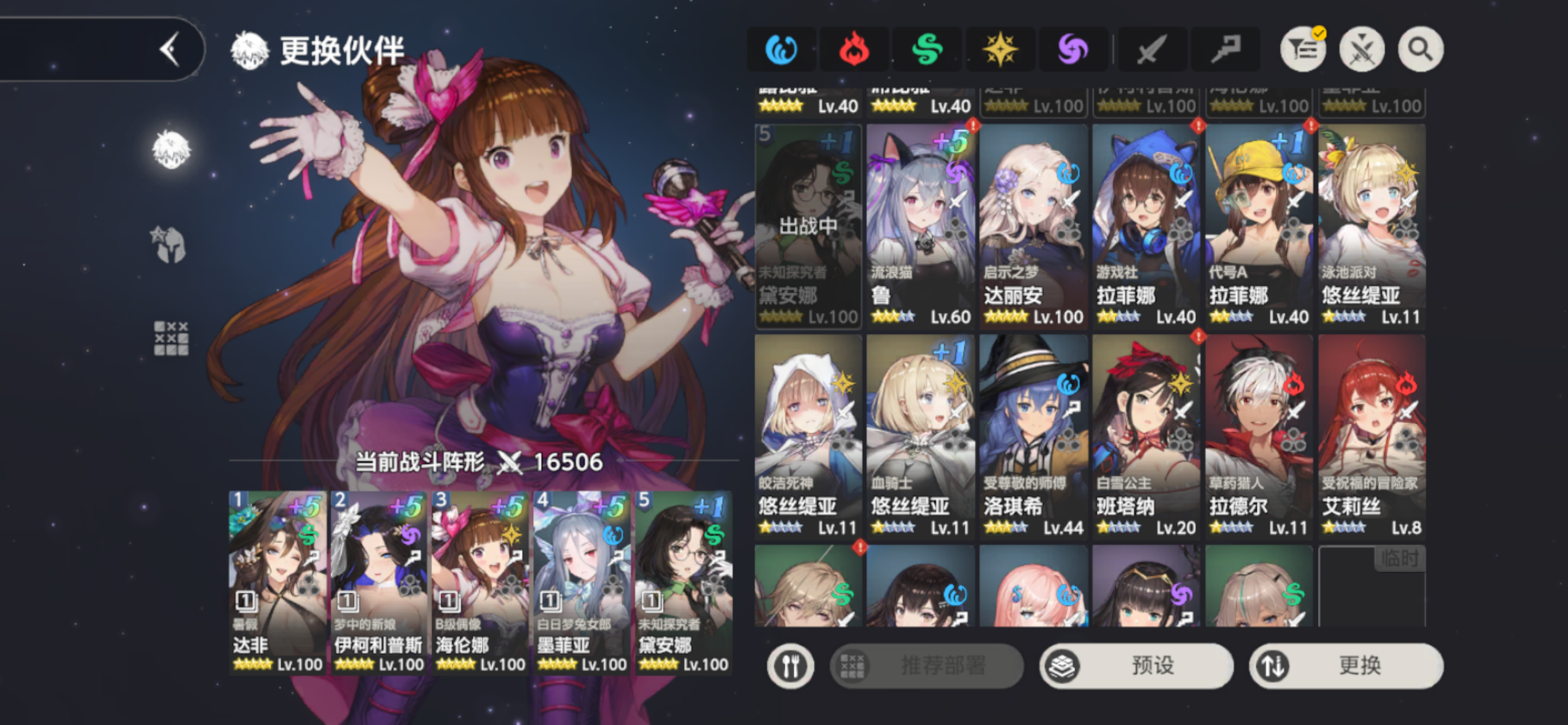1568x725 pixels.
Task: Select 墨菲亚 in formation slot 4
Action: tap(582, 582)
